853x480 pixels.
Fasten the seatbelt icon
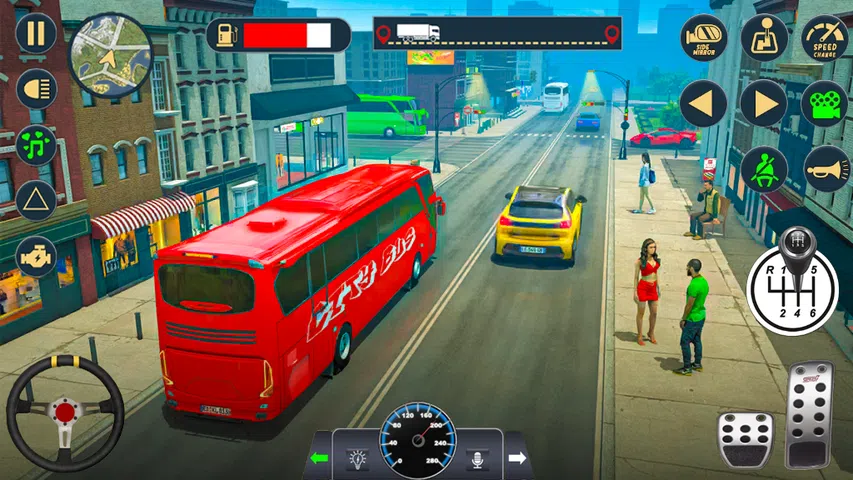pyautogui.click(x=764, y=169)
